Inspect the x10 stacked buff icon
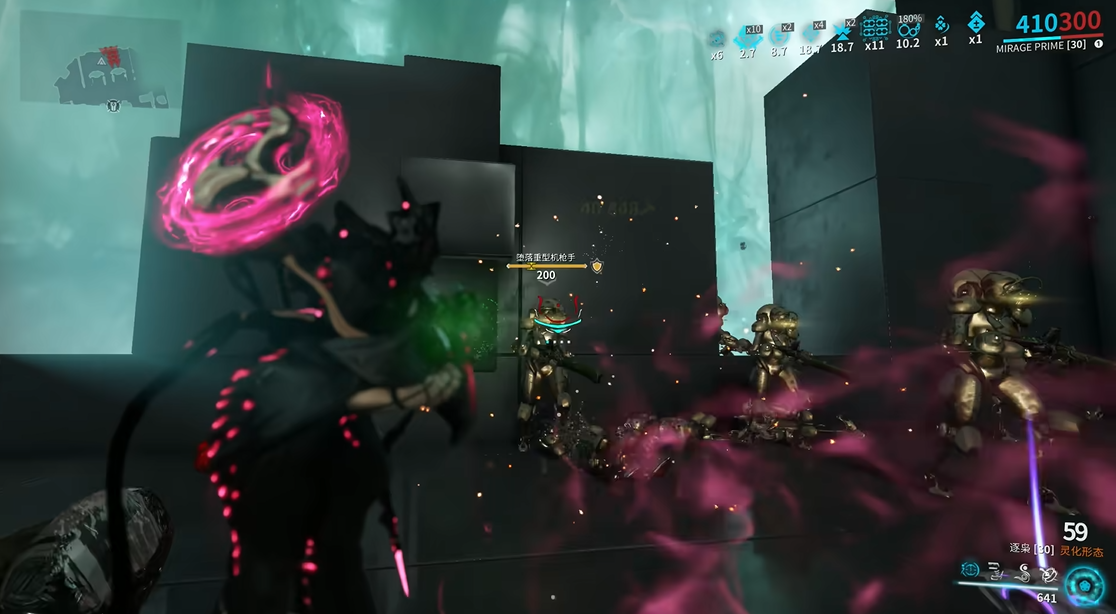 pyautogui.click(x=746, y=37)
